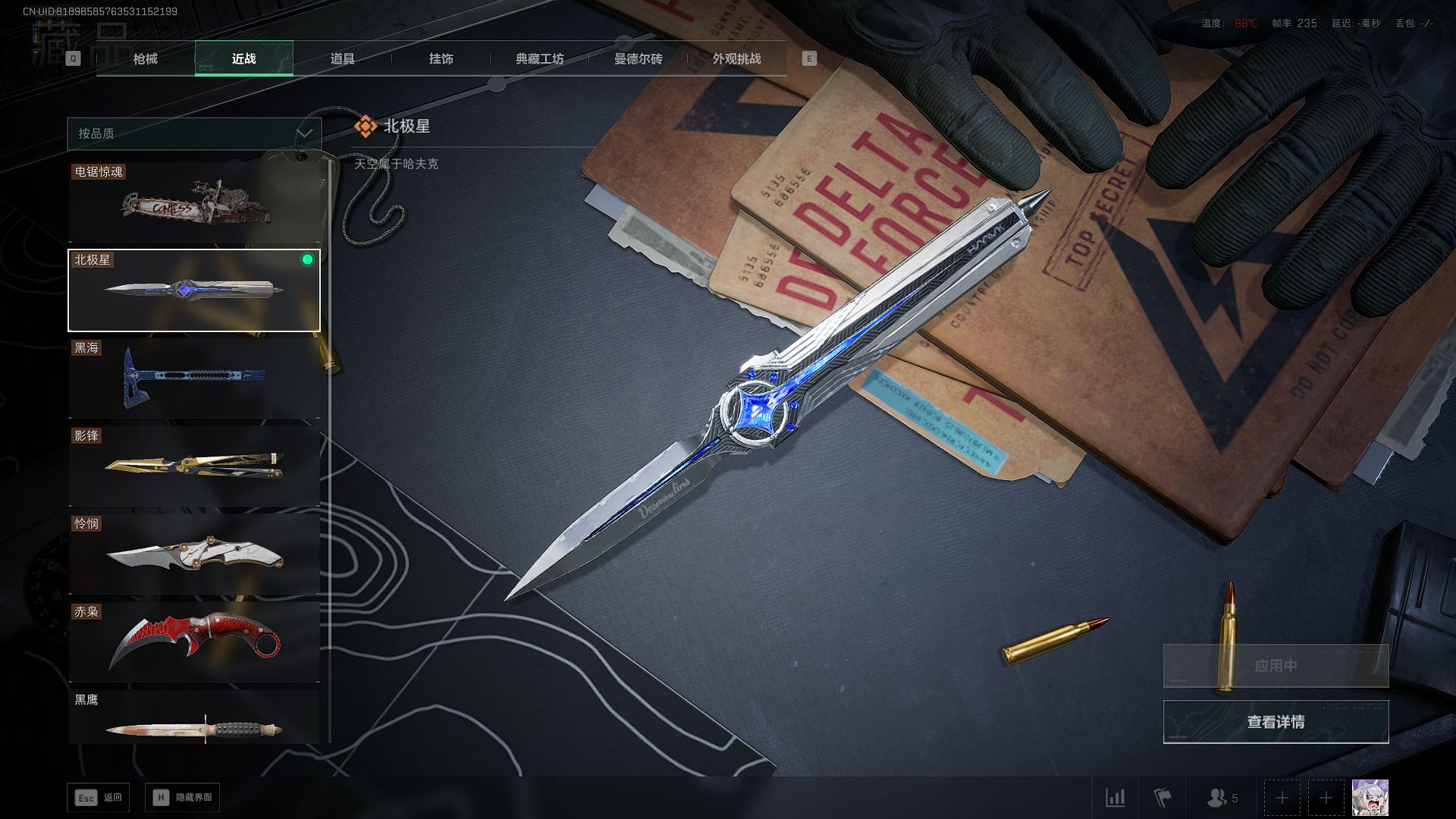Image resolution: width=1456 pixels, height=819 pixels.
Task: Select the 黑鹰 combat knife skin
Action: [194, 719]
